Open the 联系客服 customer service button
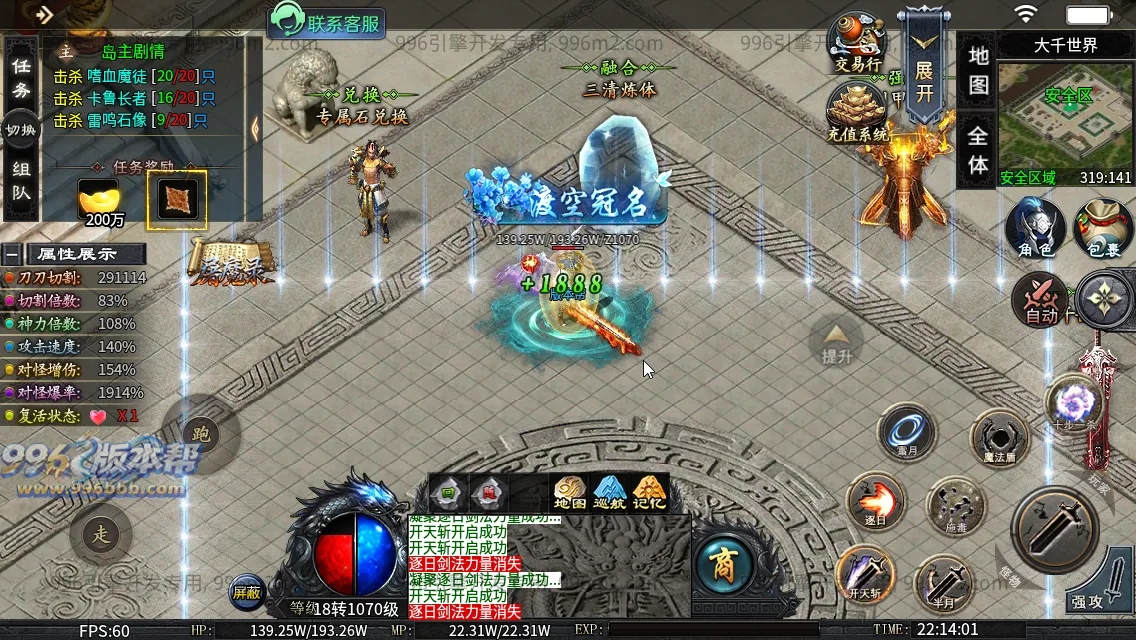This screenshot has height=640, width=1136. click(x=327, y=23)
